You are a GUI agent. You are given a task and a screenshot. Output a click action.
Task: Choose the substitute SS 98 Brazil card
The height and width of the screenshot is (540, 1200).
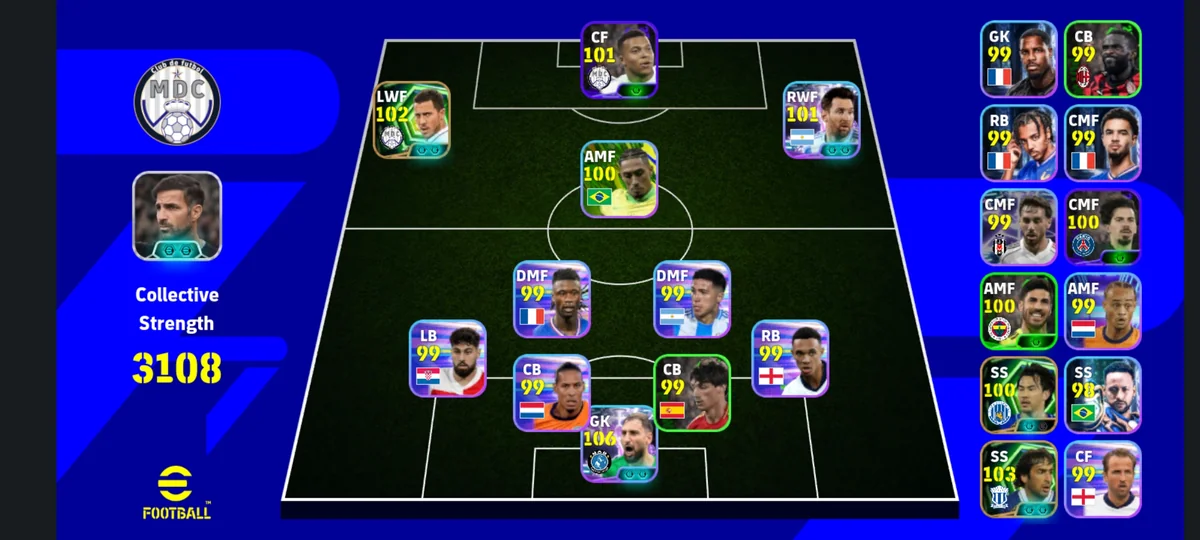pyautogui.click(x=1102, y=395)
